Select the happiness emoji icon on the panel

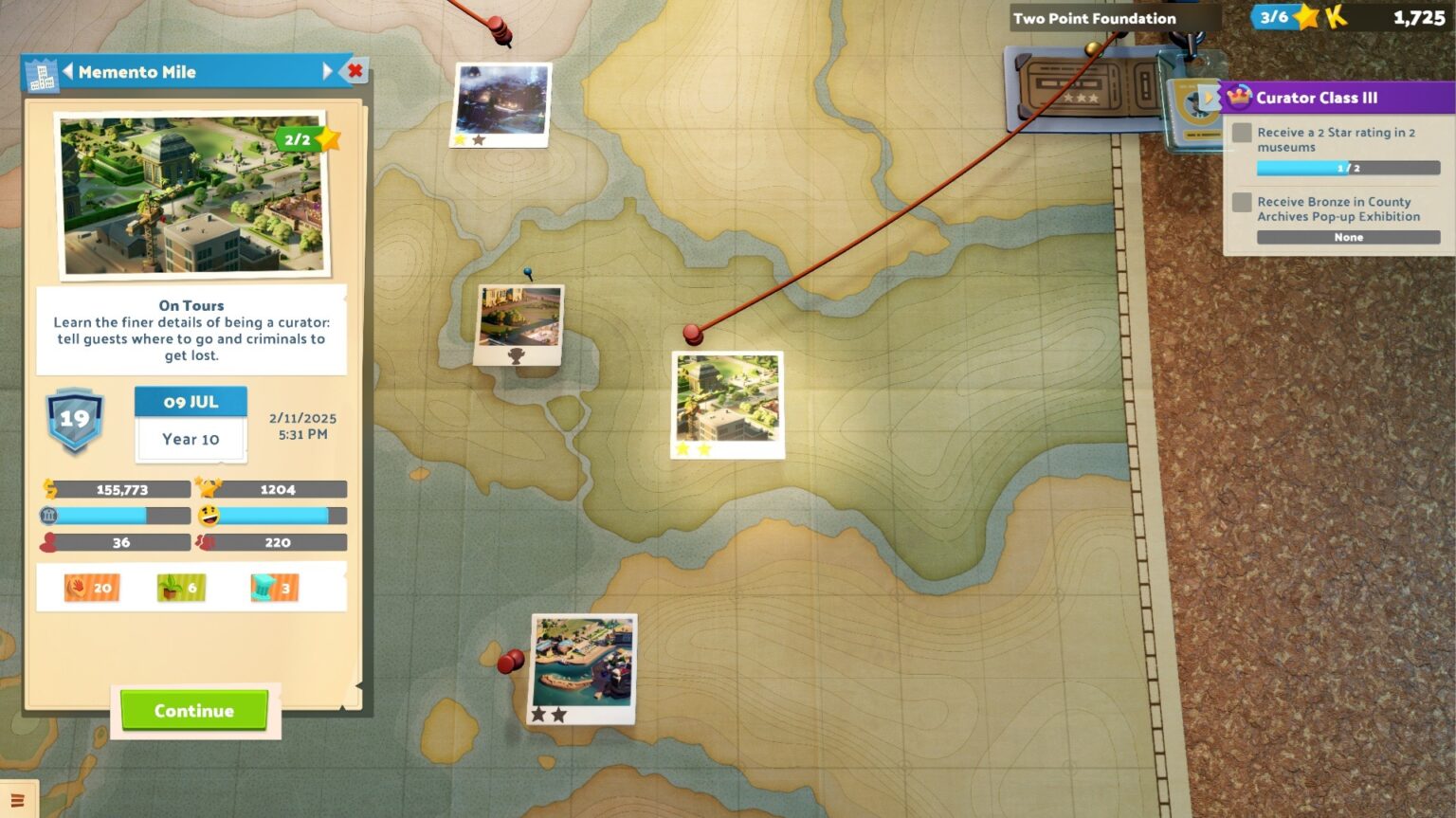[x=208, y=516]
